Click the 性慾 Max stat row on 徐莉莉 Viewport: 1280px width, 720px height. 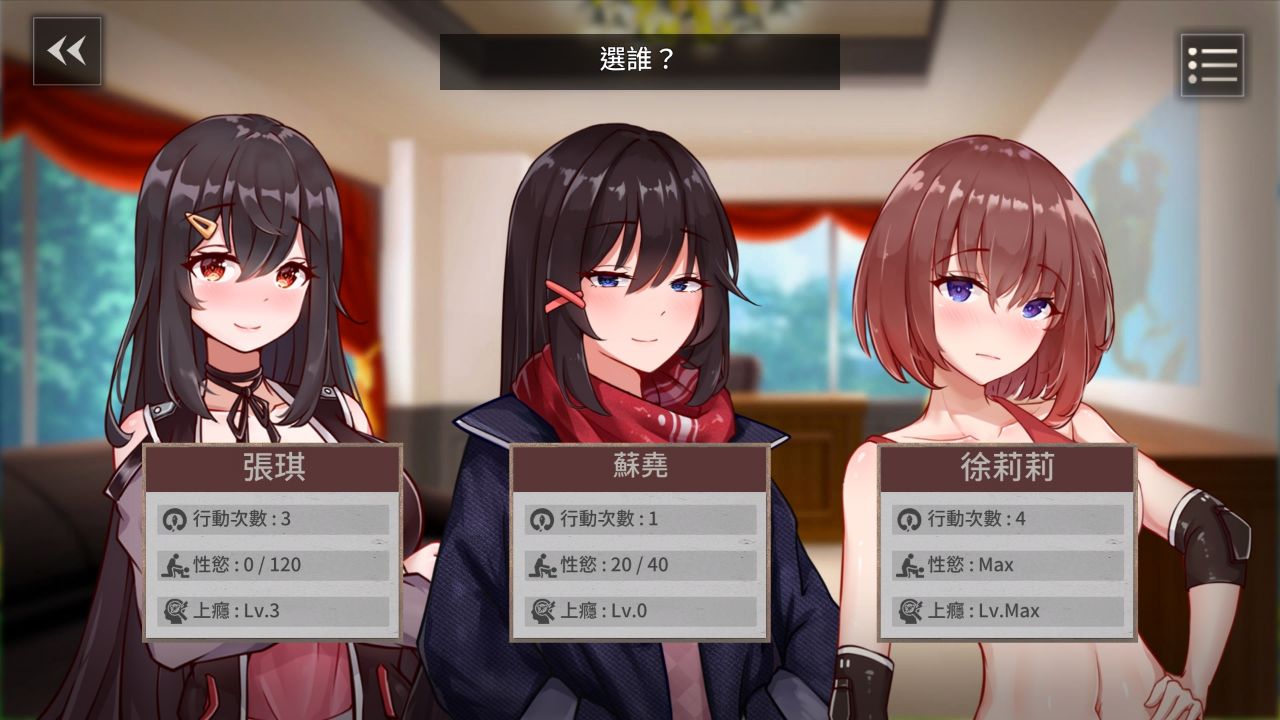click(x=1005, y=564)
